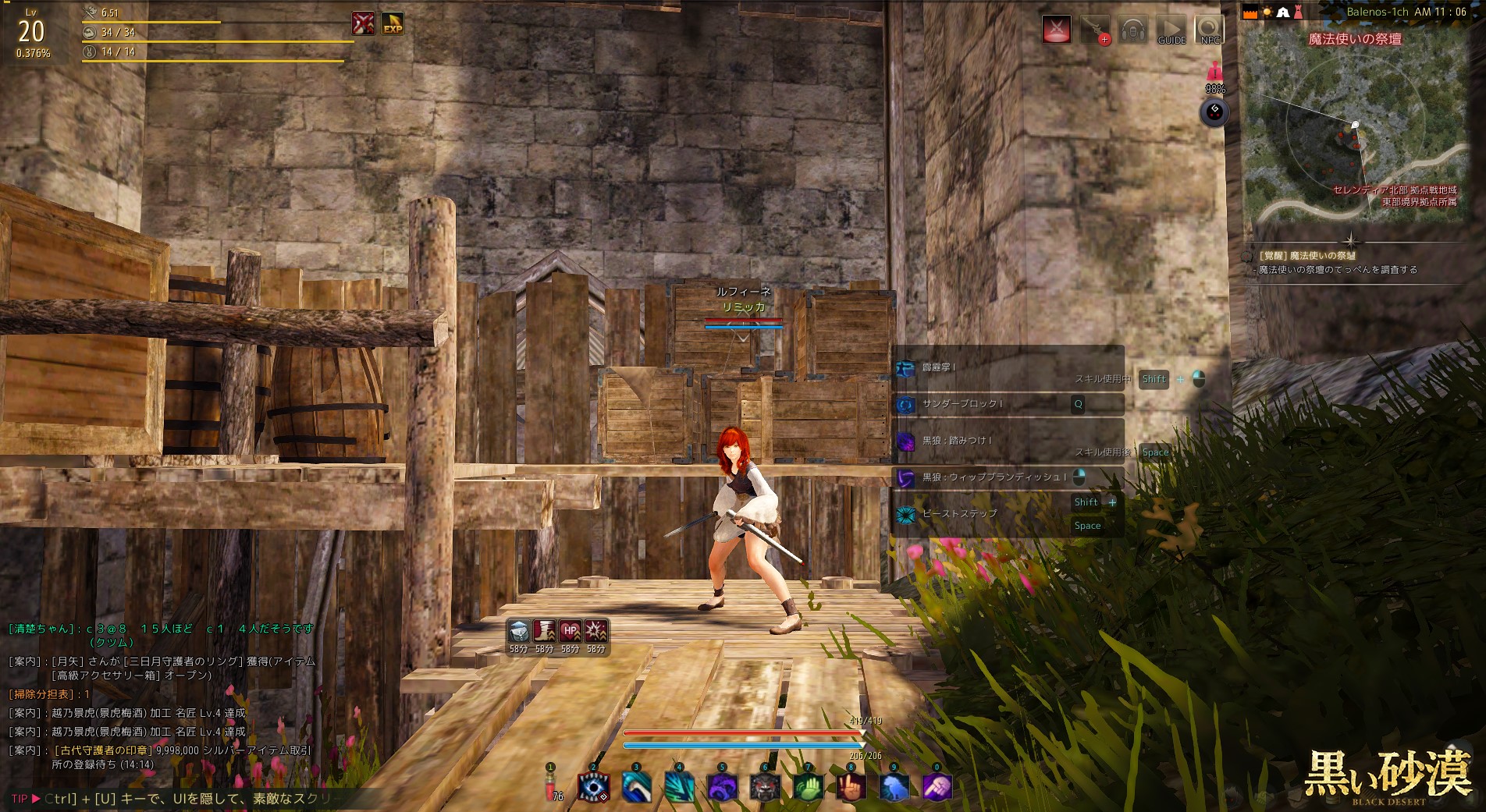Toggle the headset voice chat icon
1486x812 pixels.
pos(1132,30)
